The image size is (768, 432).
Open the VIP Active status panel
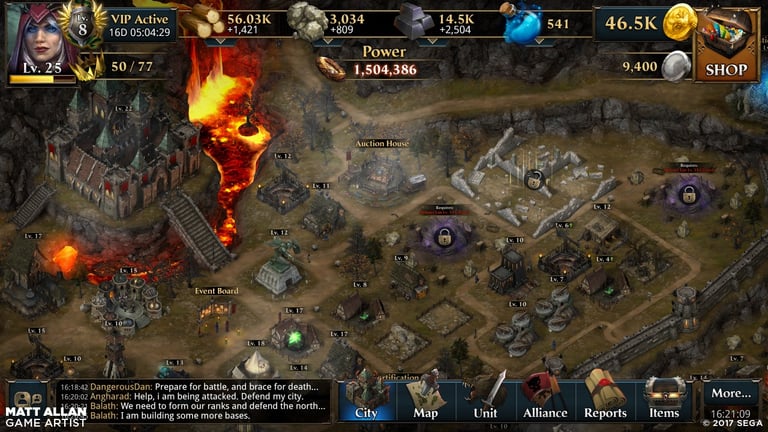pos(140,24)
